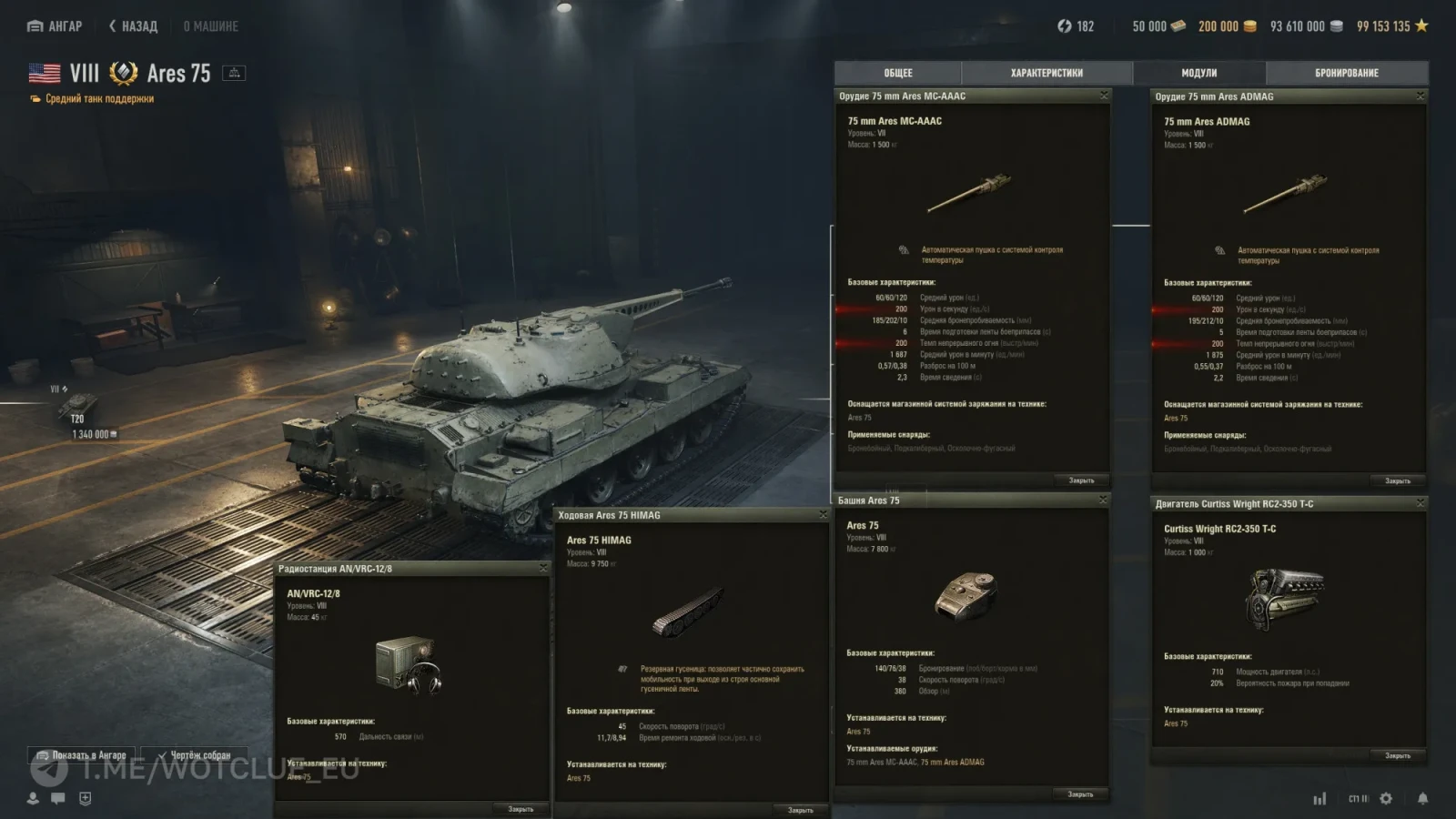Dismiss the Башня Ares 75 turret window
The height and width of the screenshot is (819, 1456).
pyautogui.click(x=1103, y=500)
